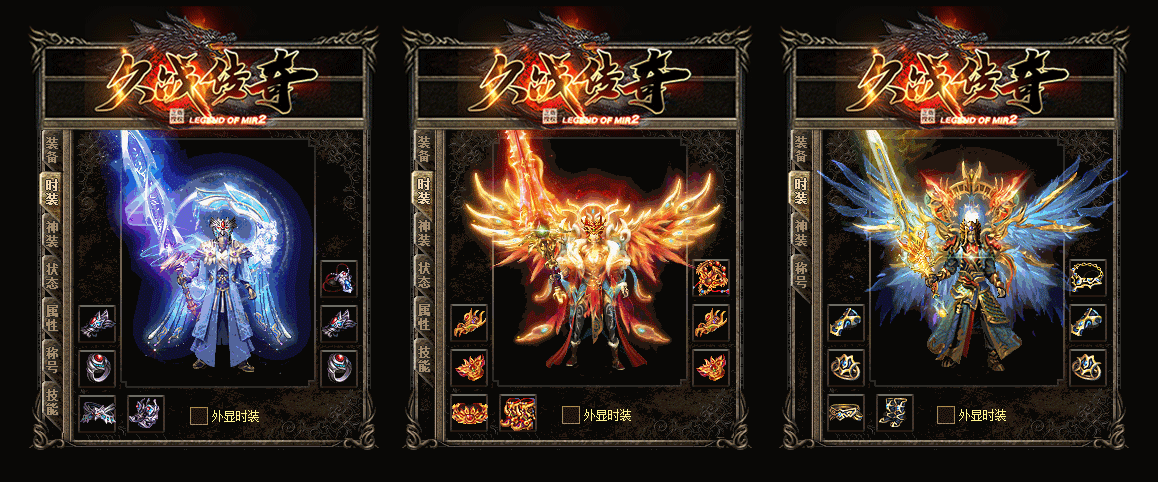Open 装备 tab in ice-robed character panel
This screenshot has height=482, width=1158.
[51, 148]
